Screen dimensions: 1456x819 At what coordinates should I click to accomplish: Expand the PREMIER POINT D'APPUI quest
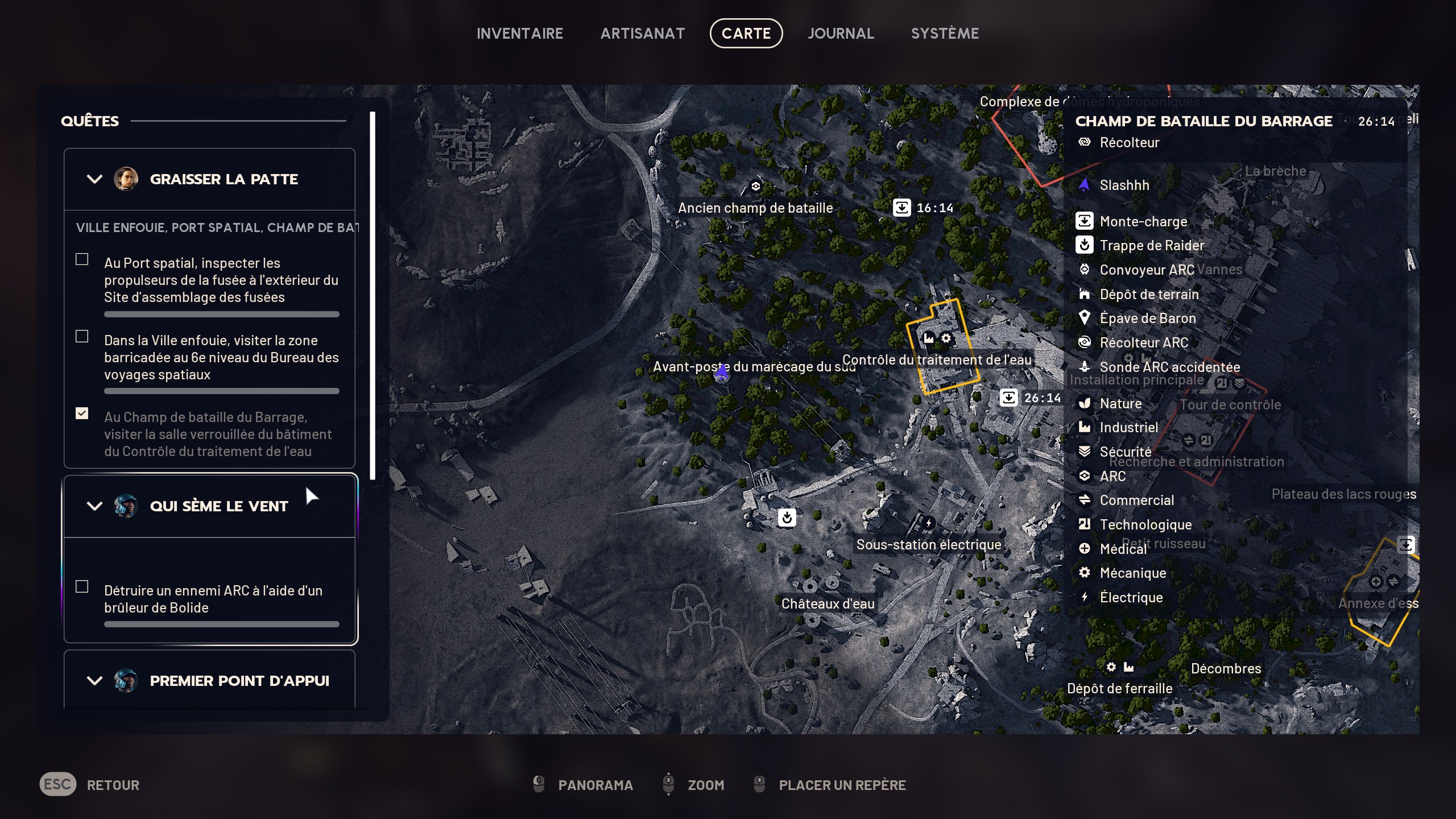[94, 680]
